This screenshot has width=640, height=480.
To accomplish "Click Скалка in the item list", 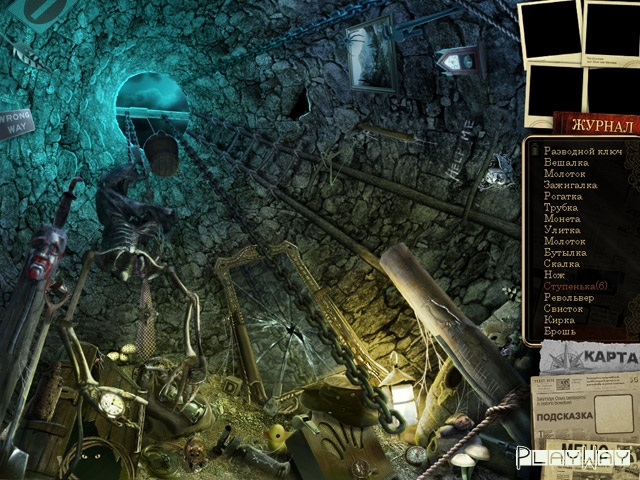I will click(562, 264).
